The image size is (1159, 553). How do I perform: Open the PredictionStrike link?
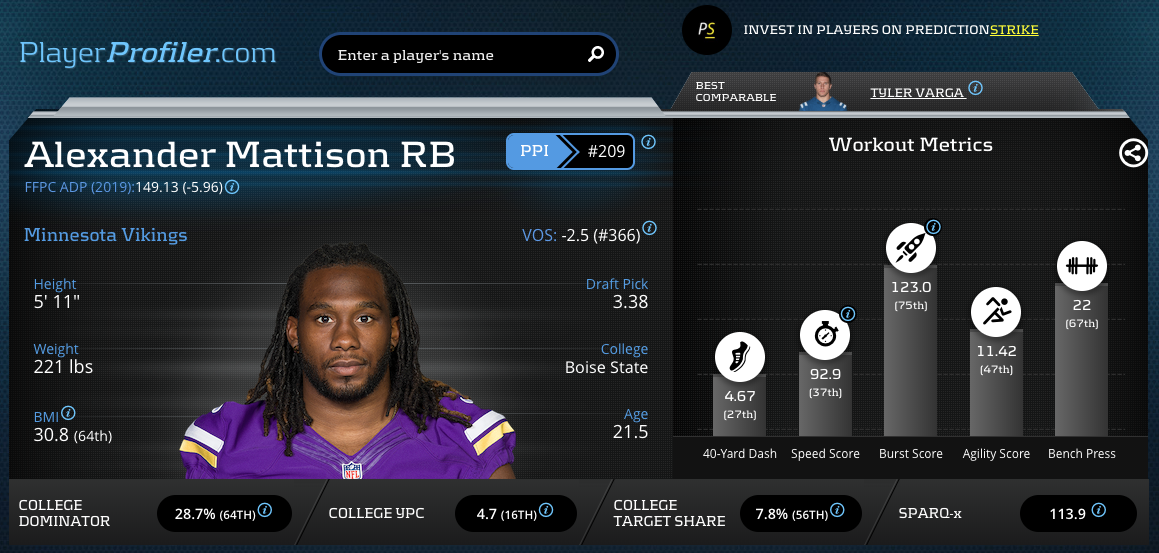(1014, 30)
